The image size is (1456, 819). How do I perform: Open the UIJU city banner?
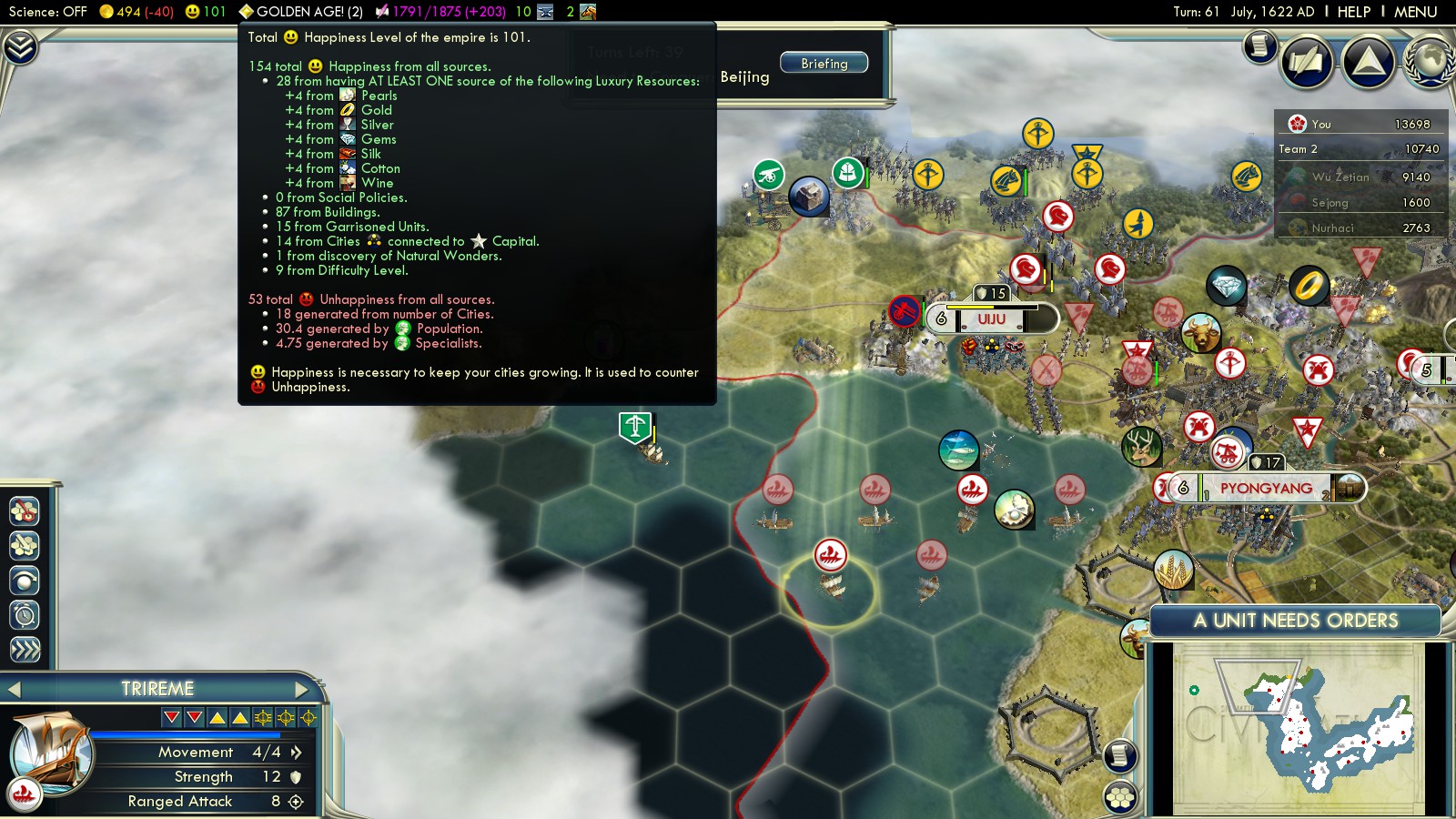pos(991,319)
